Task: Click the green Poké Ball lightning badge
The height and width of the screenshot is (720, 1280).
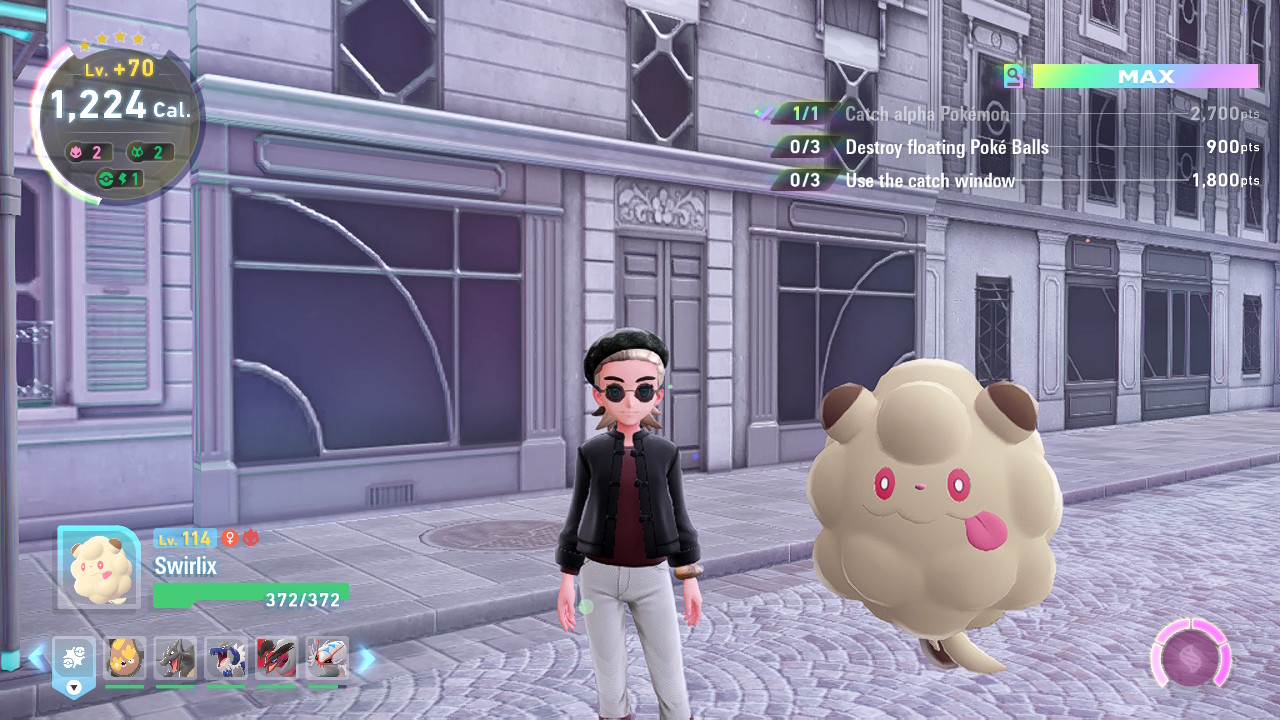Action: click(x=118, y=179)
